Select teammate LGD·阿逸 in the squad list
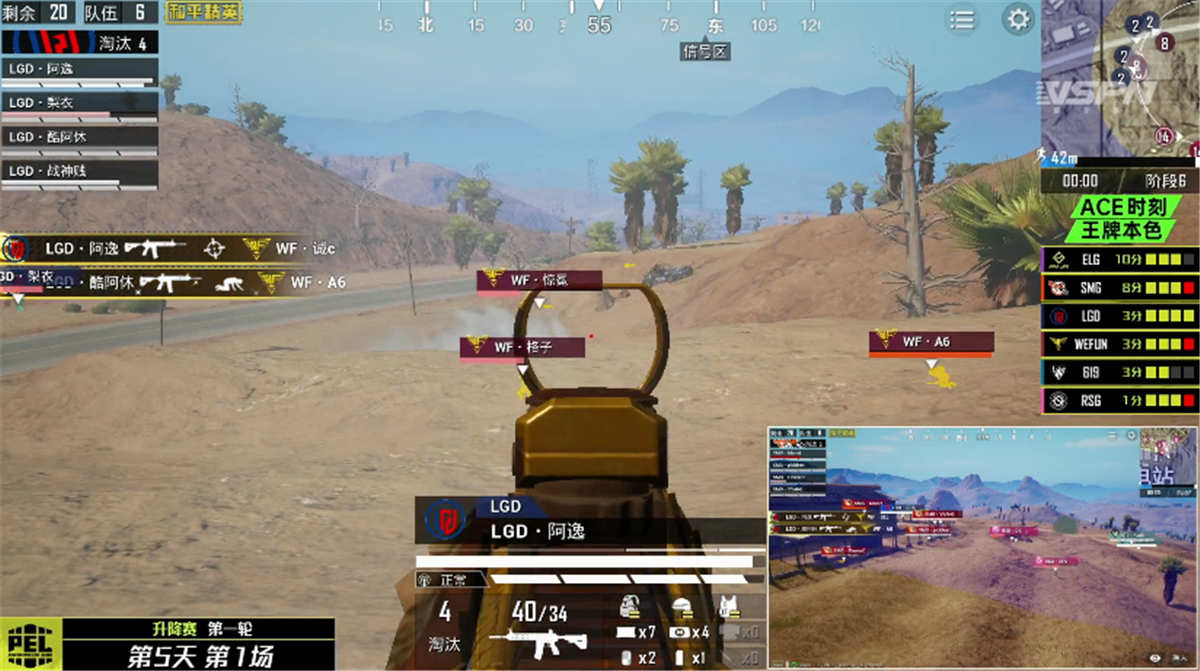 [x=80, y=69]
